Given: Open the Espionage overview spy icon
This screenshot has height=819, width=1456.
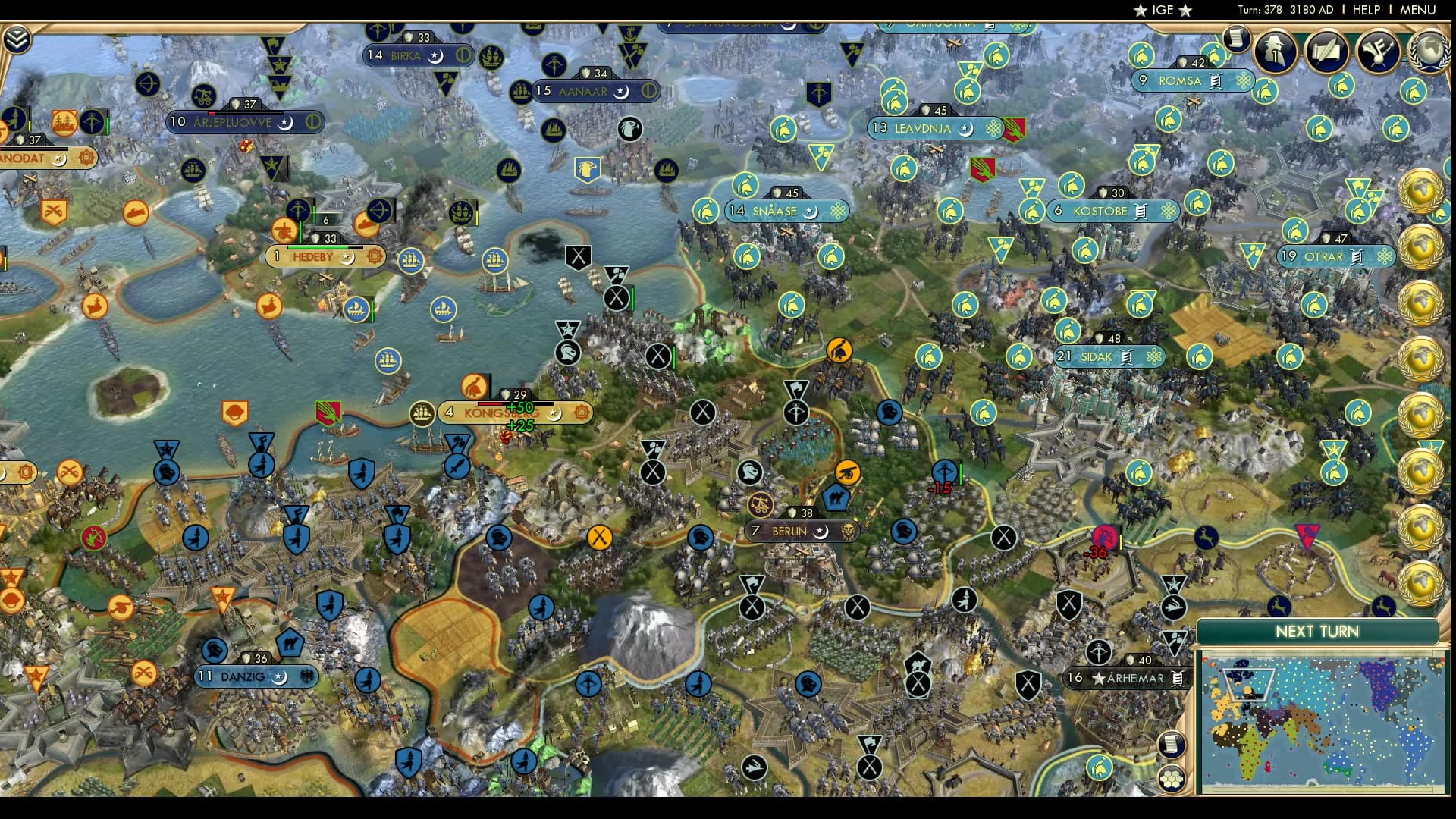Looking at the screenshot, I should [x=1274, y=51].
